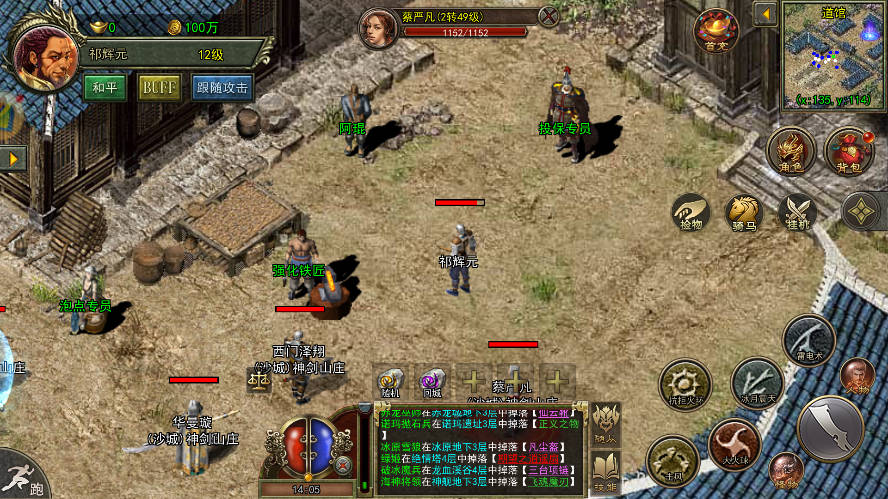The image size is (888, 499).
Task: Collapse the minimap with the arrow button
Action: click(765, 14)
